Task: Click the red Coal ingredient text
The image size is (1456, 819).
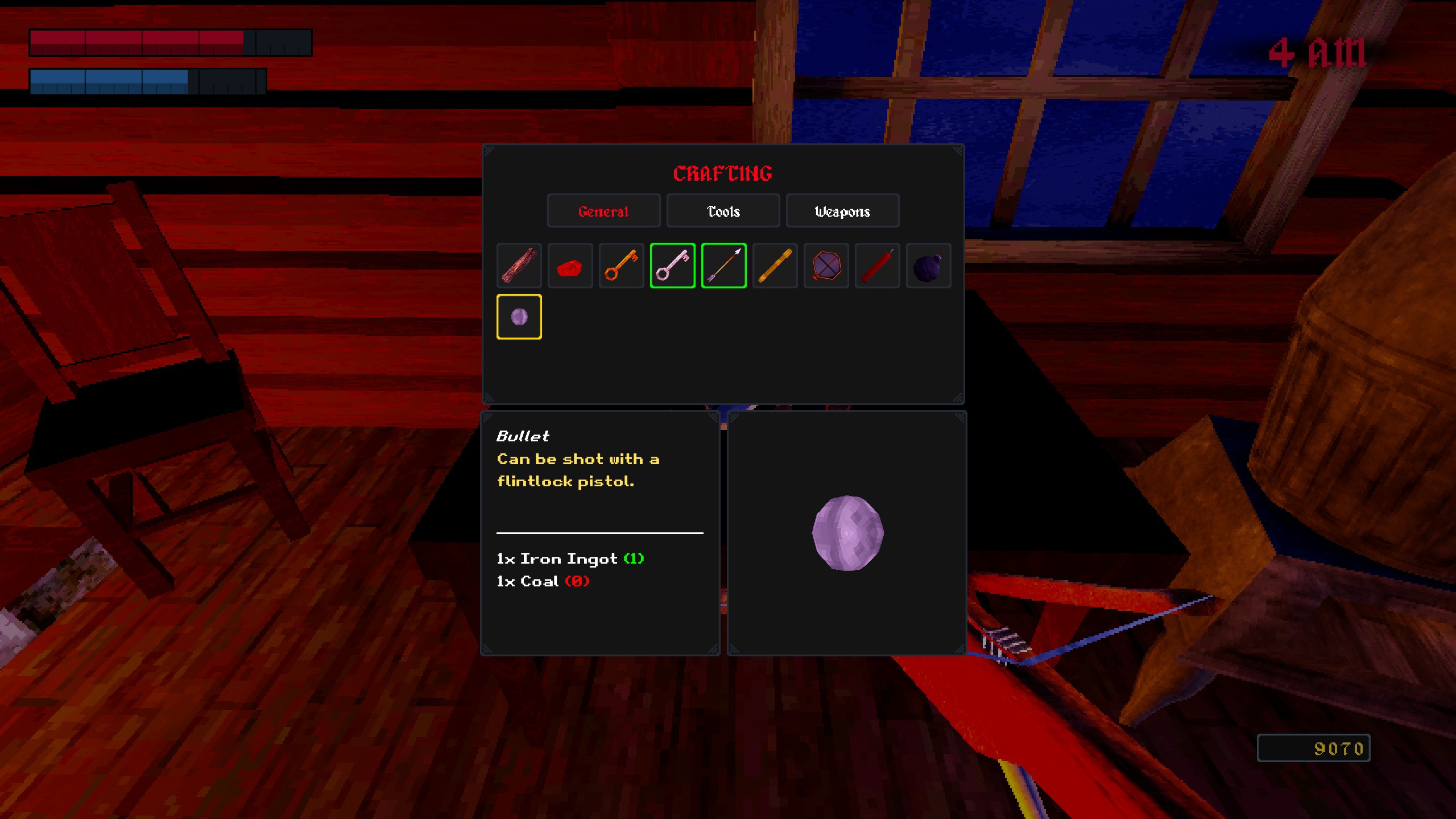Action: tap(542, 581)
